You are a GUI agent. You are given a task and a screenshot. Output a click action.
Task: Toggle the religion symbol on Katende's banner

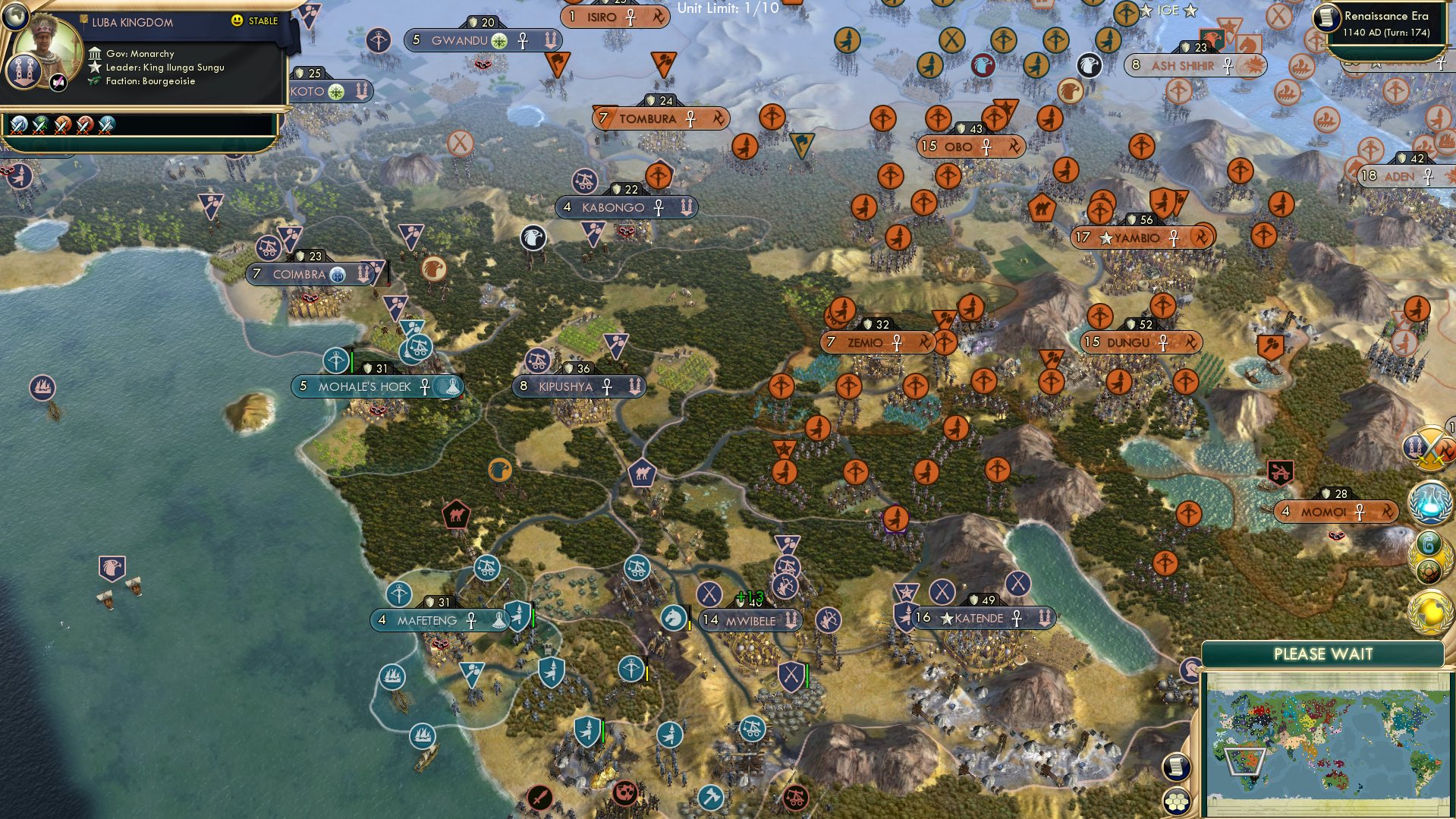(x=1016, y=618)
